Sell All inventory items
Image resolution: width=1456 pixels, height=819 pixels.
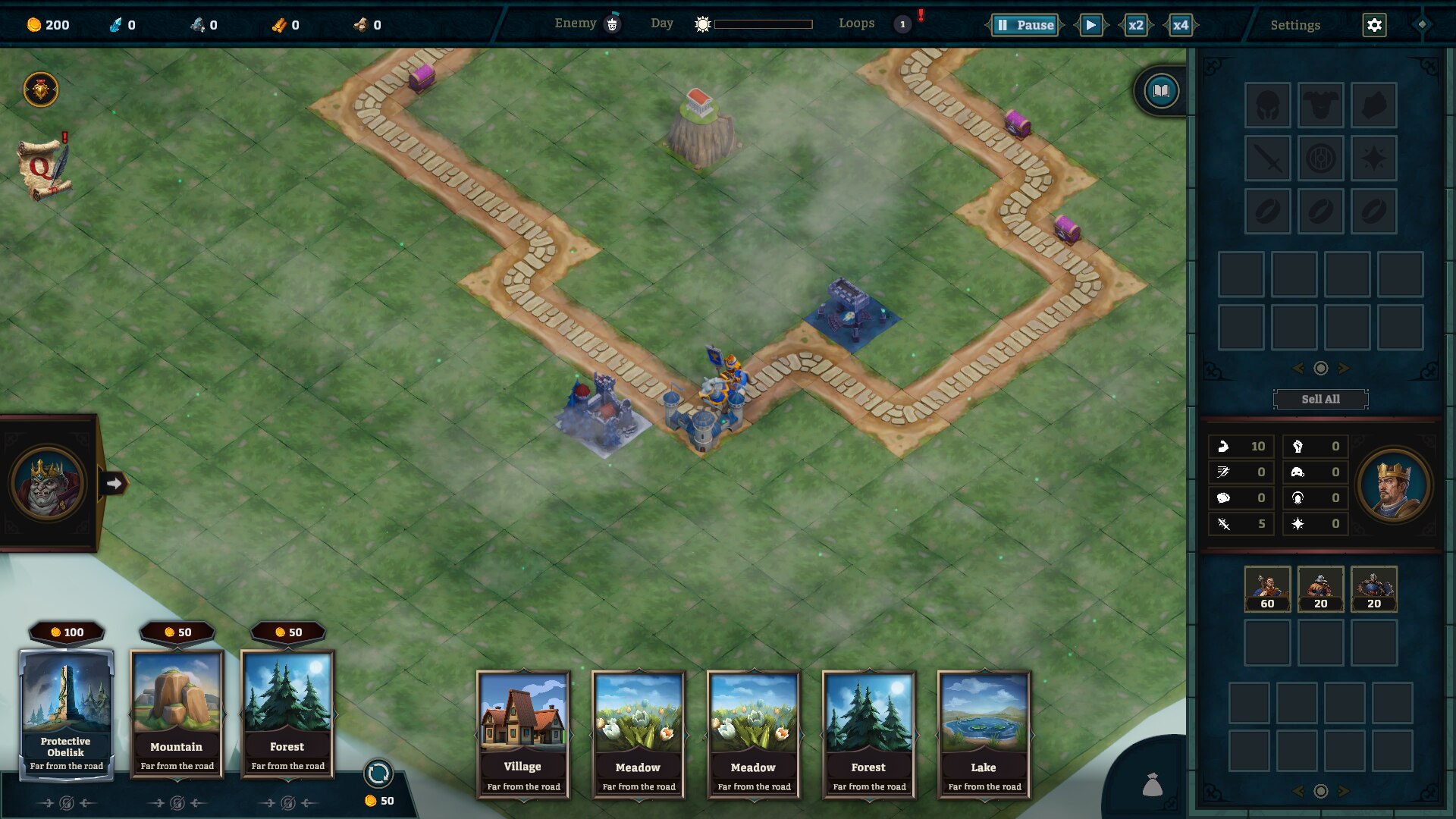[x=1320, y=399]
